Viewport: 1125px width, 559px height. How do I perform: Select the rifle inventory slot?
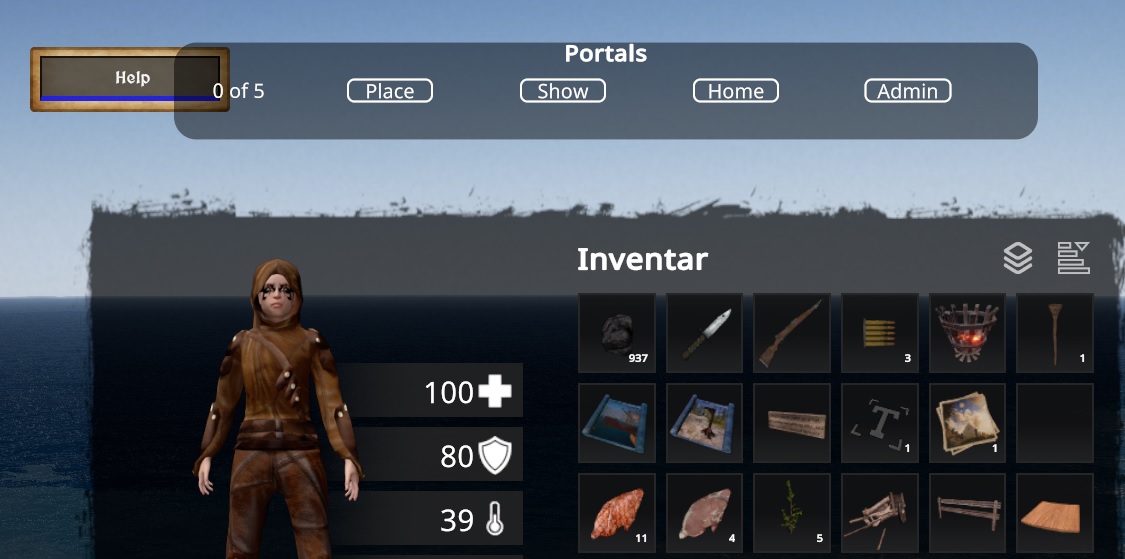[x=792, y=333]
